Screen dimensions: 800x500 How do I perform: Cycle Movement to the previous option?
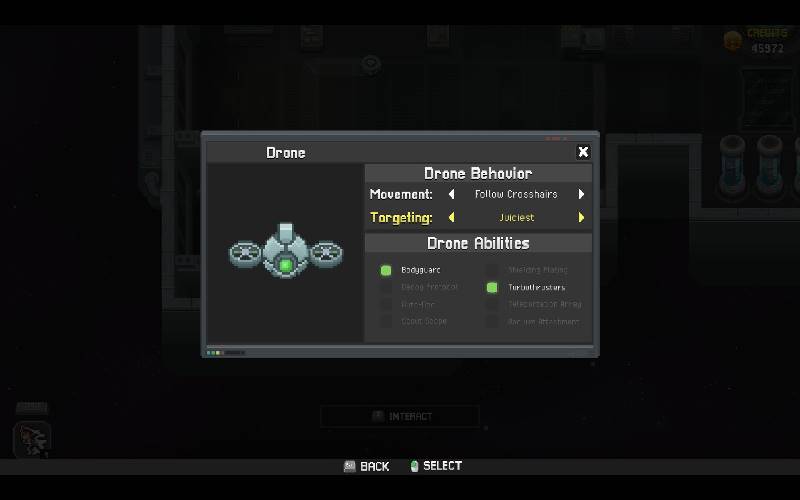pyautogui.click(x=451, y=194)
